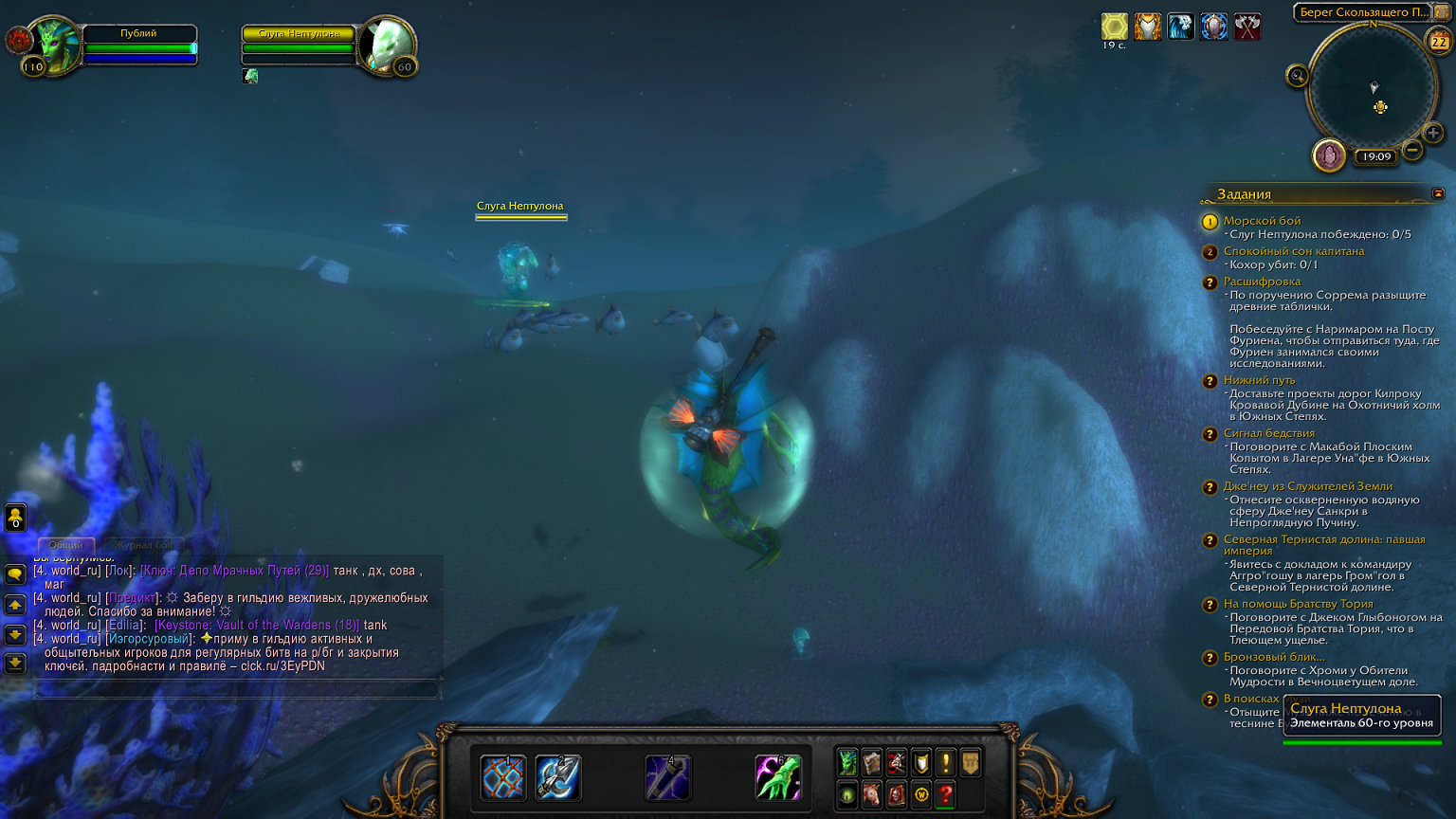Zoom in the minimap with plus button

(1433, 133)
